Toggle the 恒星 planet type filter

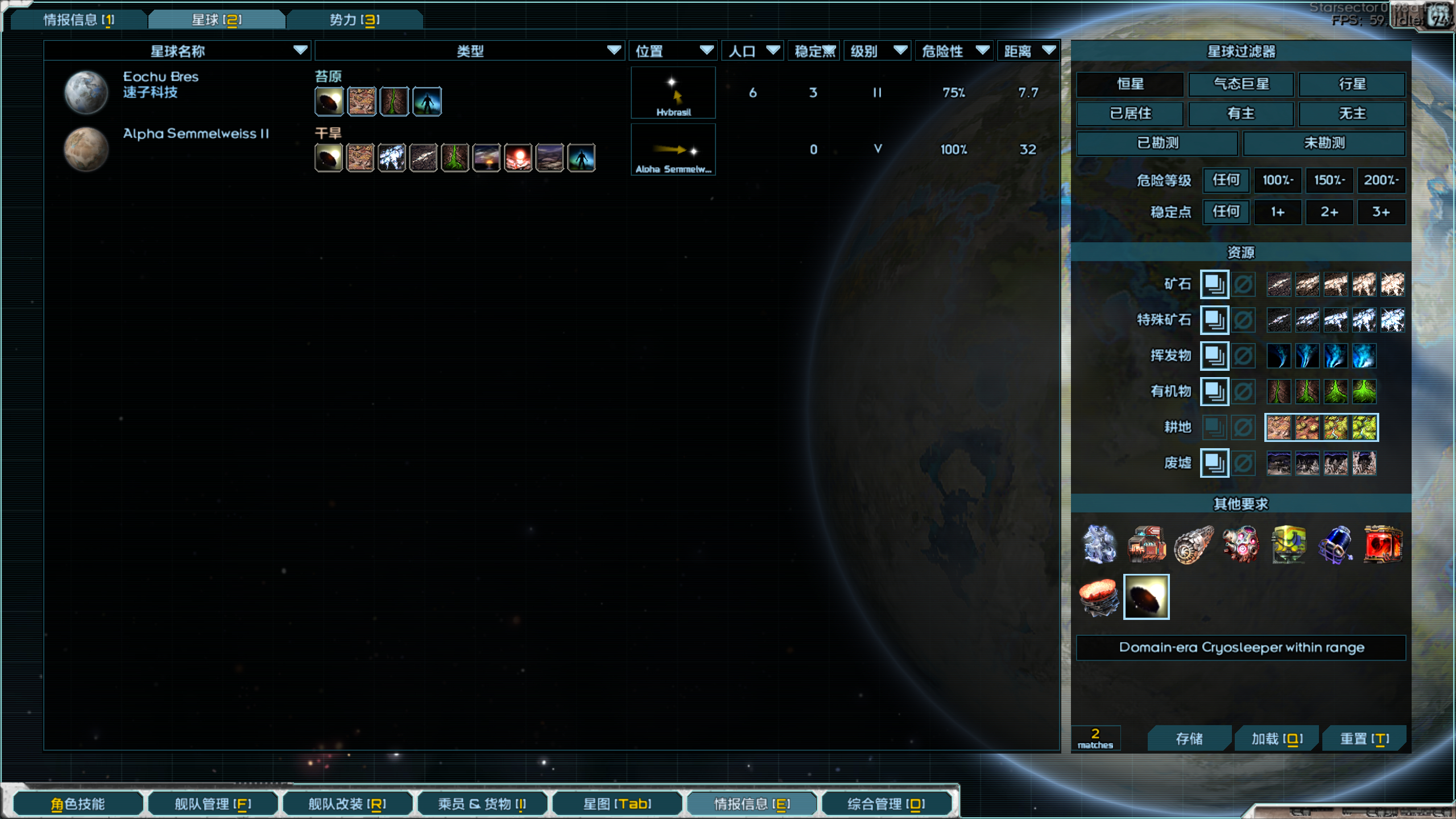coord(1130,84)
